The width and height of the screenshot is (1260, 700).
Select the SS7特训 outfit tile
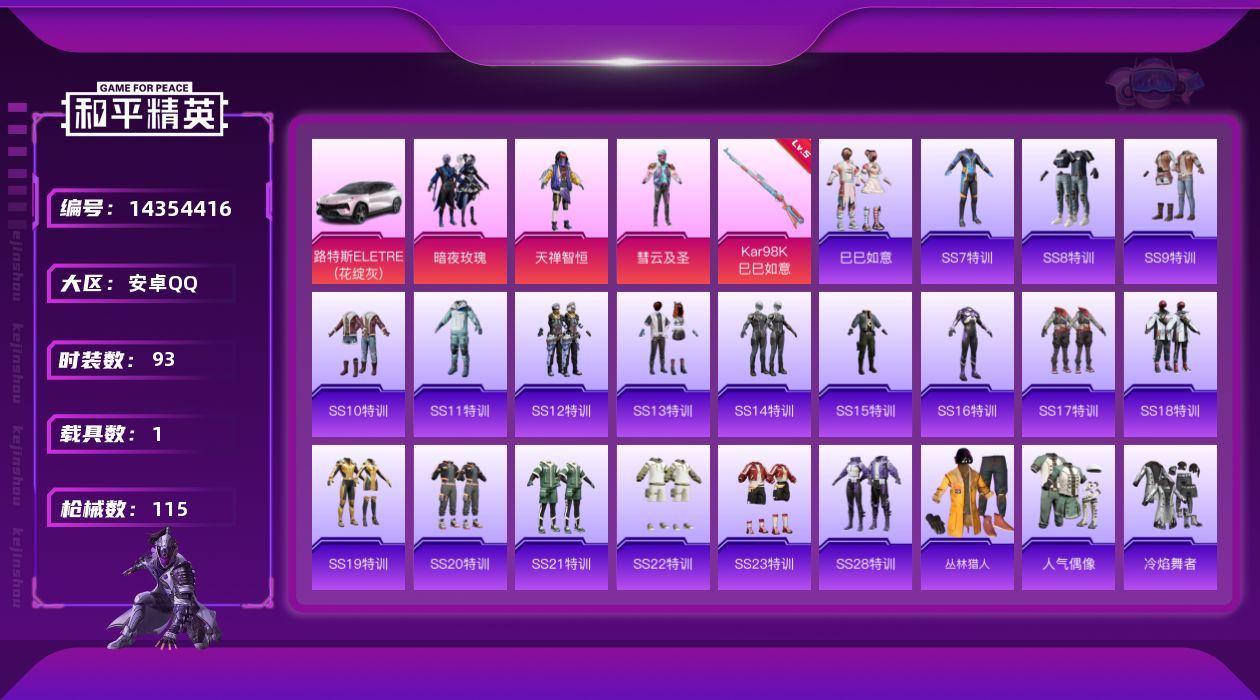[x=967, y=211]
